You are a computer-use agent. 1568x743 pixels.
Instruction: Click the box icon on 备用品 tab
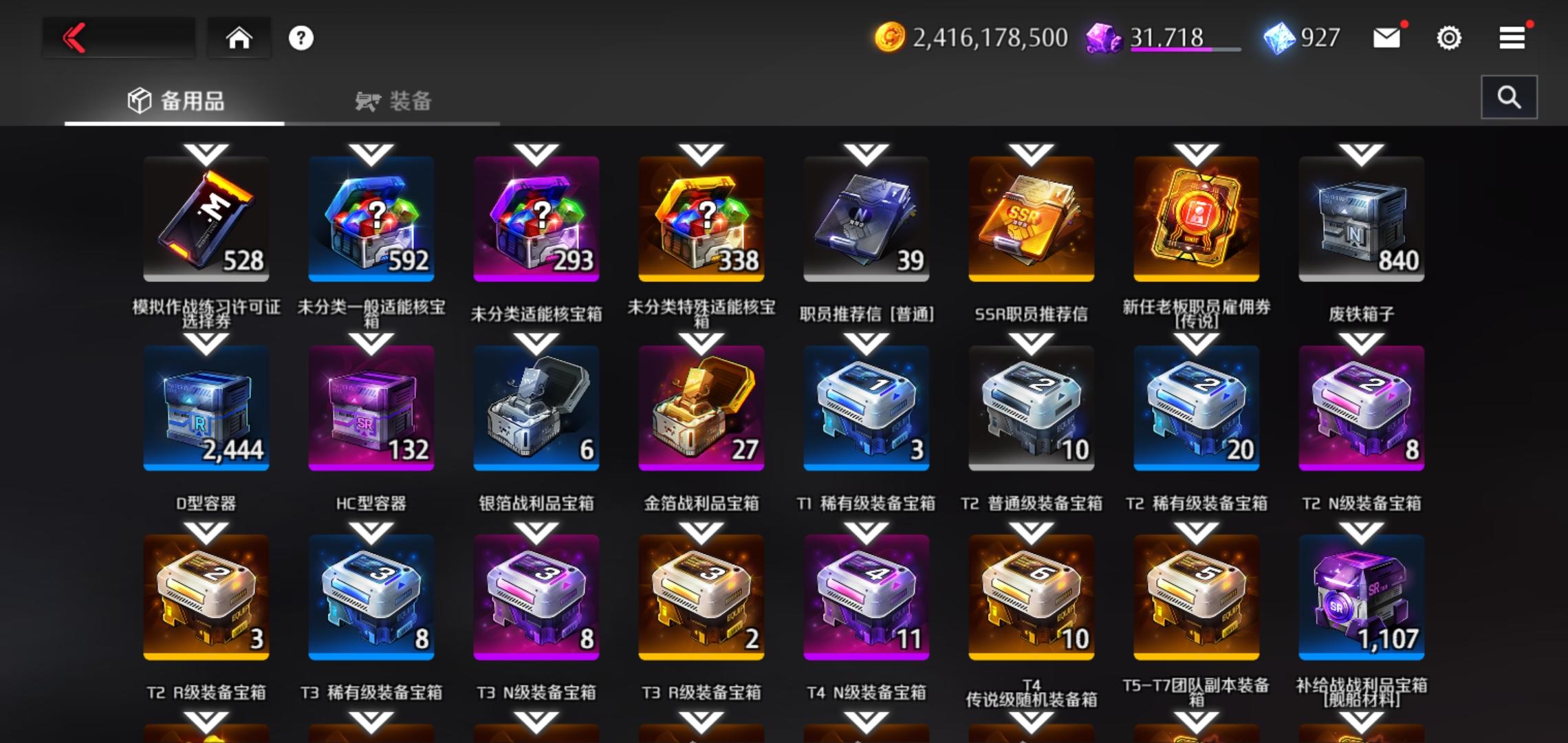[141, 100]
